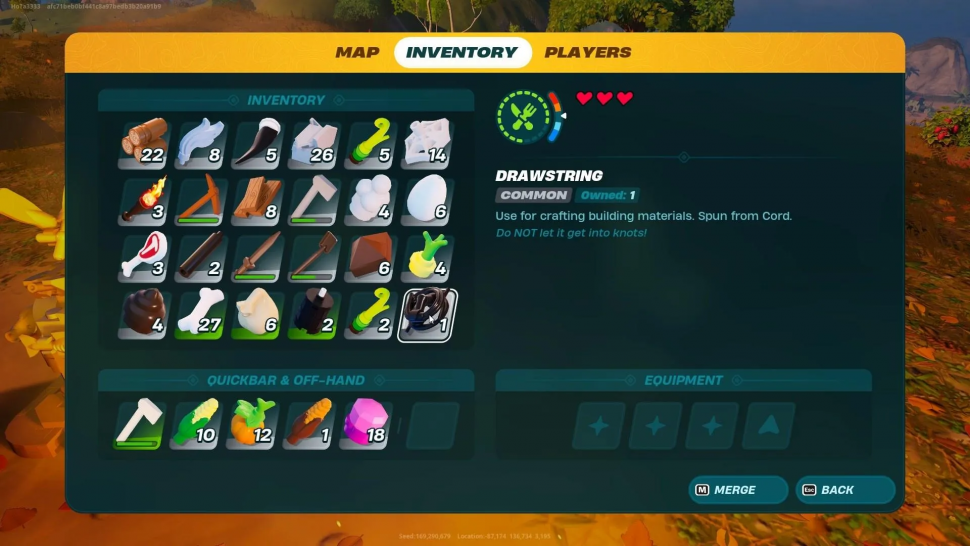
Task: Switch to the Map tab
Action: (357, 52)
